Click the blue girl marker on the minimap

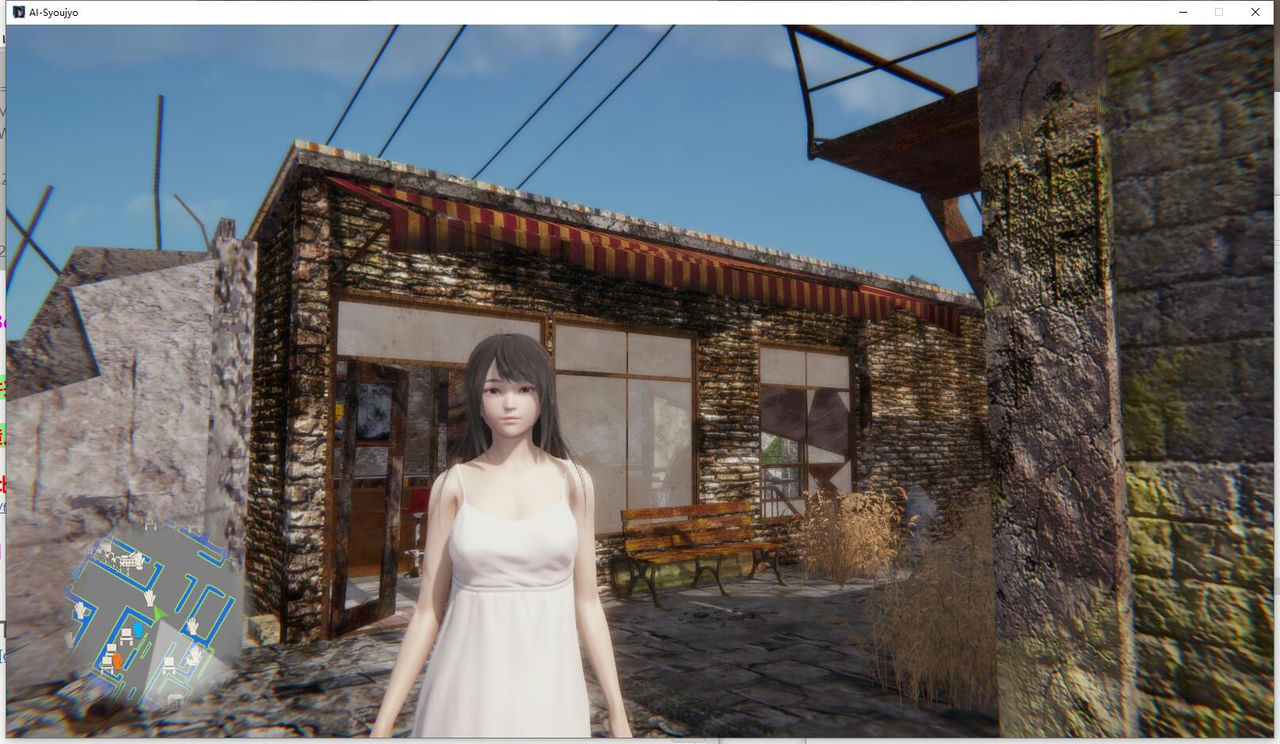pos(137,628)
